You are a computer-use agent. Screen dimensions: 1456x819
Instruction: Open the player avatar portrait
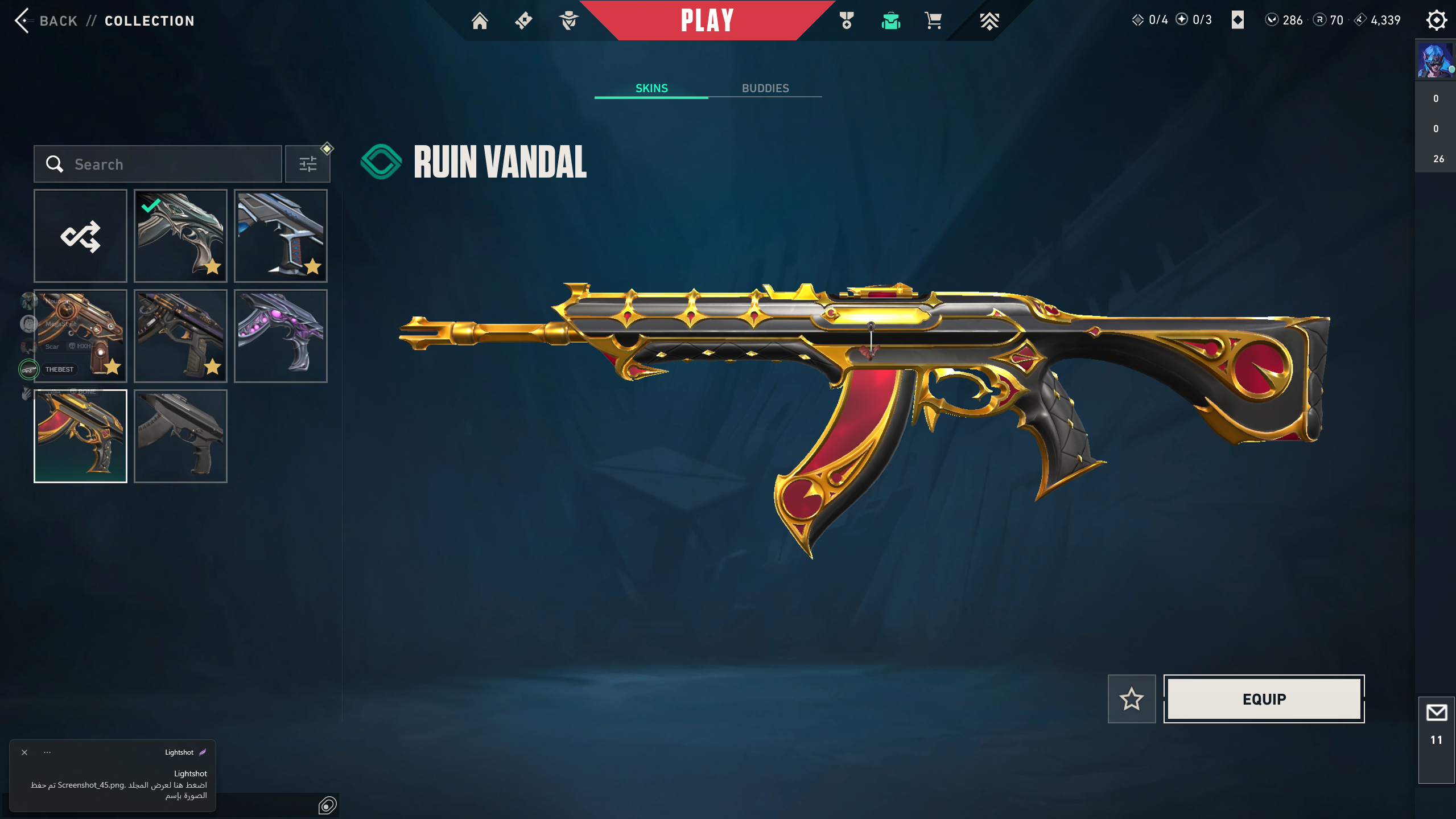pos(1434,60)
